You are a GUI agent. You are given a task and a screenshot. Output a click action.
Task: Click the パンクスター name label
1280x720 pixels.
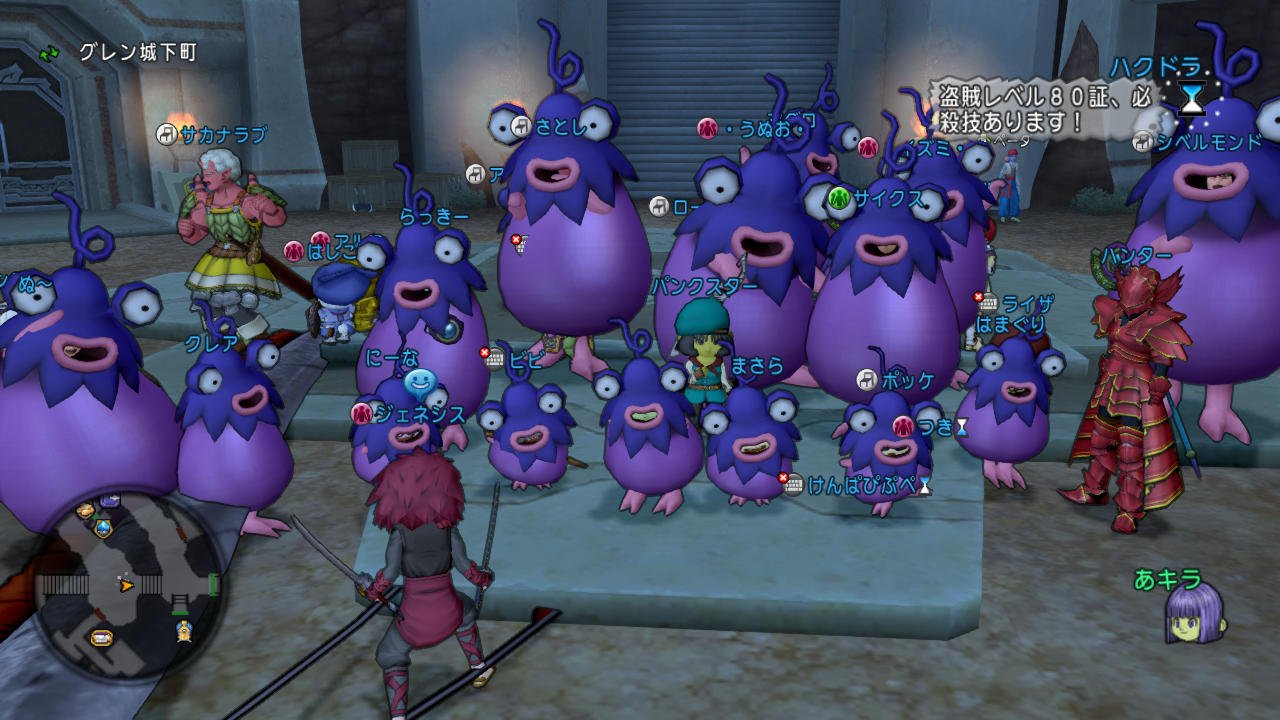click(703, 287)
